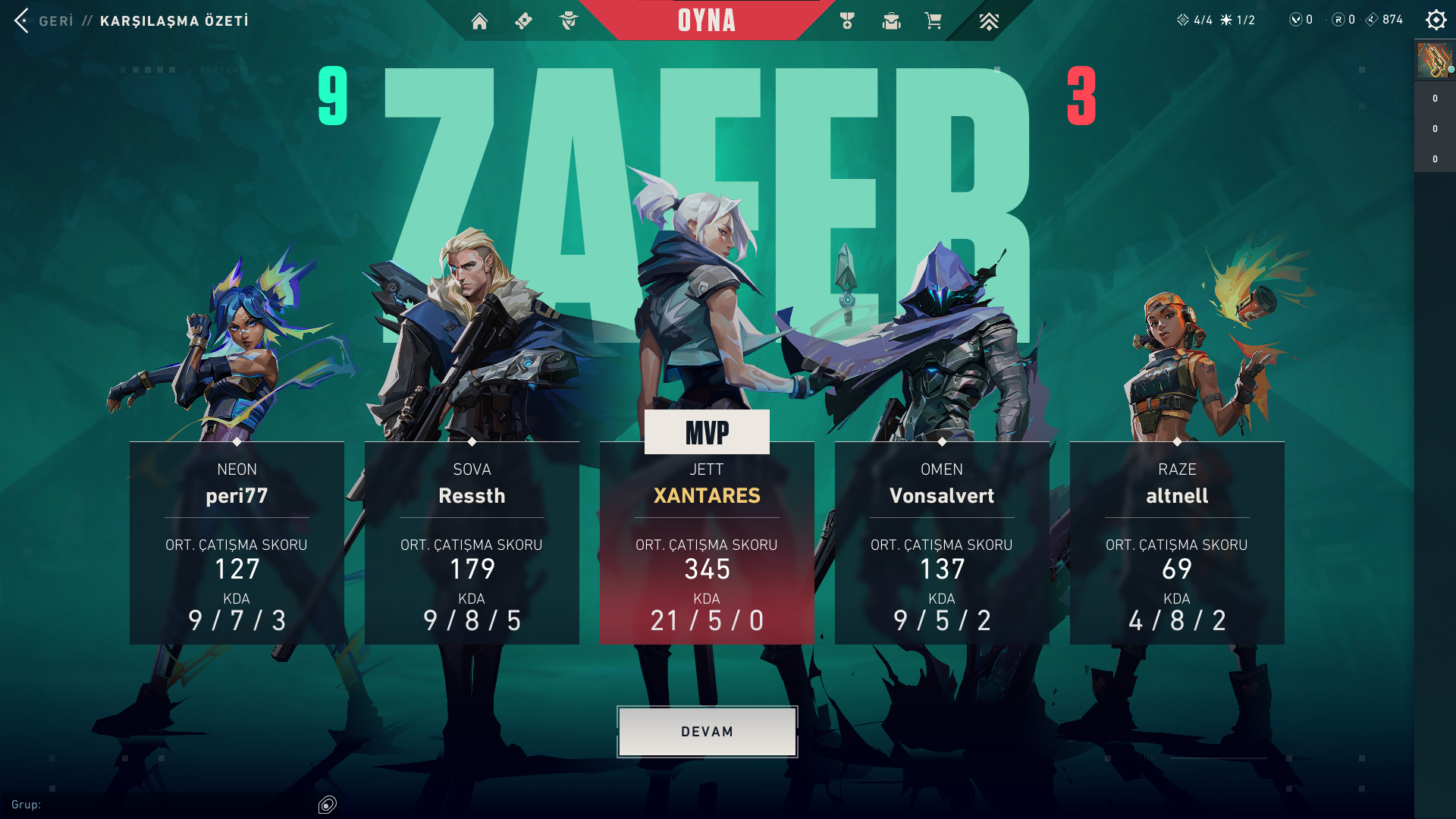Select MVP XANTARES's Jett player card
This screenshot has width=1456, height=819.
tap(707, 543)
